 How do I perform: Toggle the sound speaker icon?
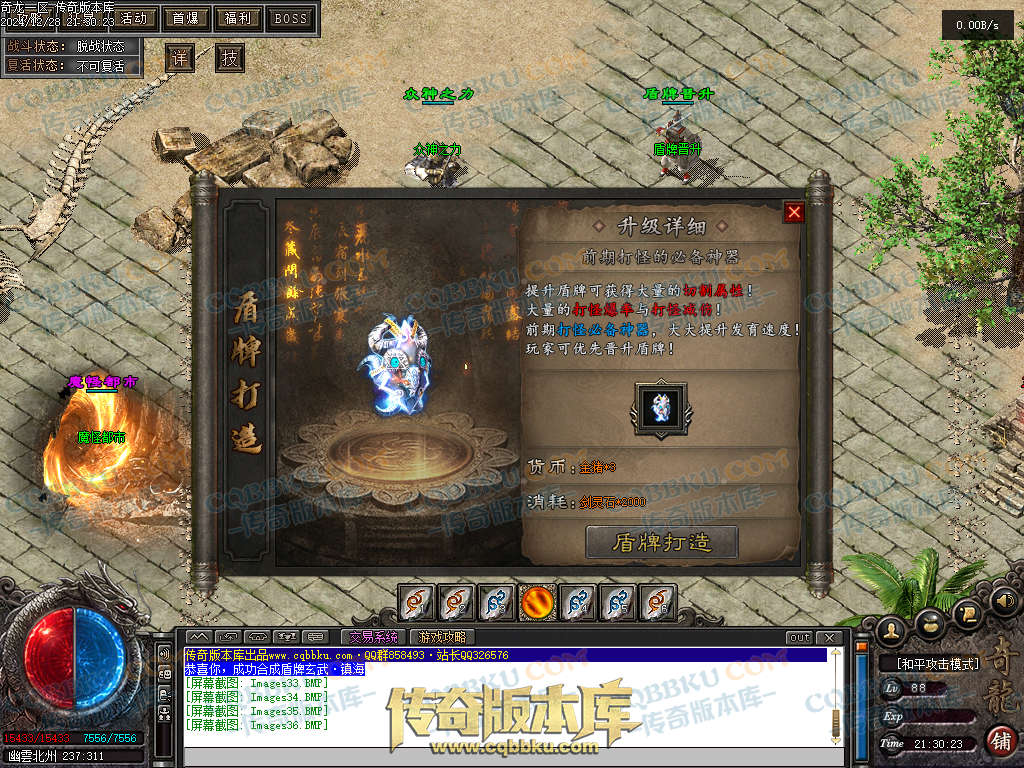[1006, 601]
